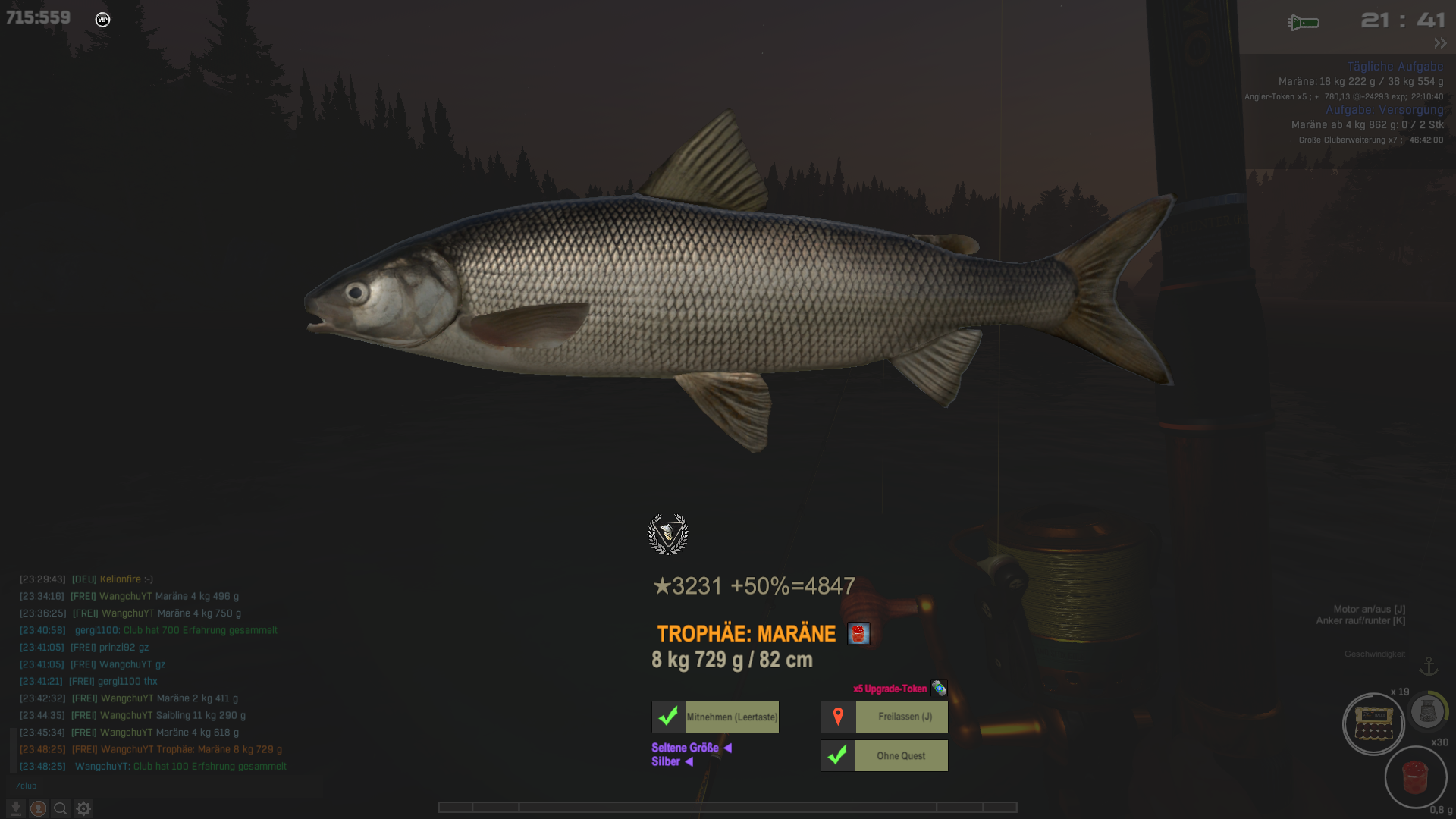This screenshot has height=819, width=1456.
Task: Click the player profile icon below the chat
Action: point(38,808)
